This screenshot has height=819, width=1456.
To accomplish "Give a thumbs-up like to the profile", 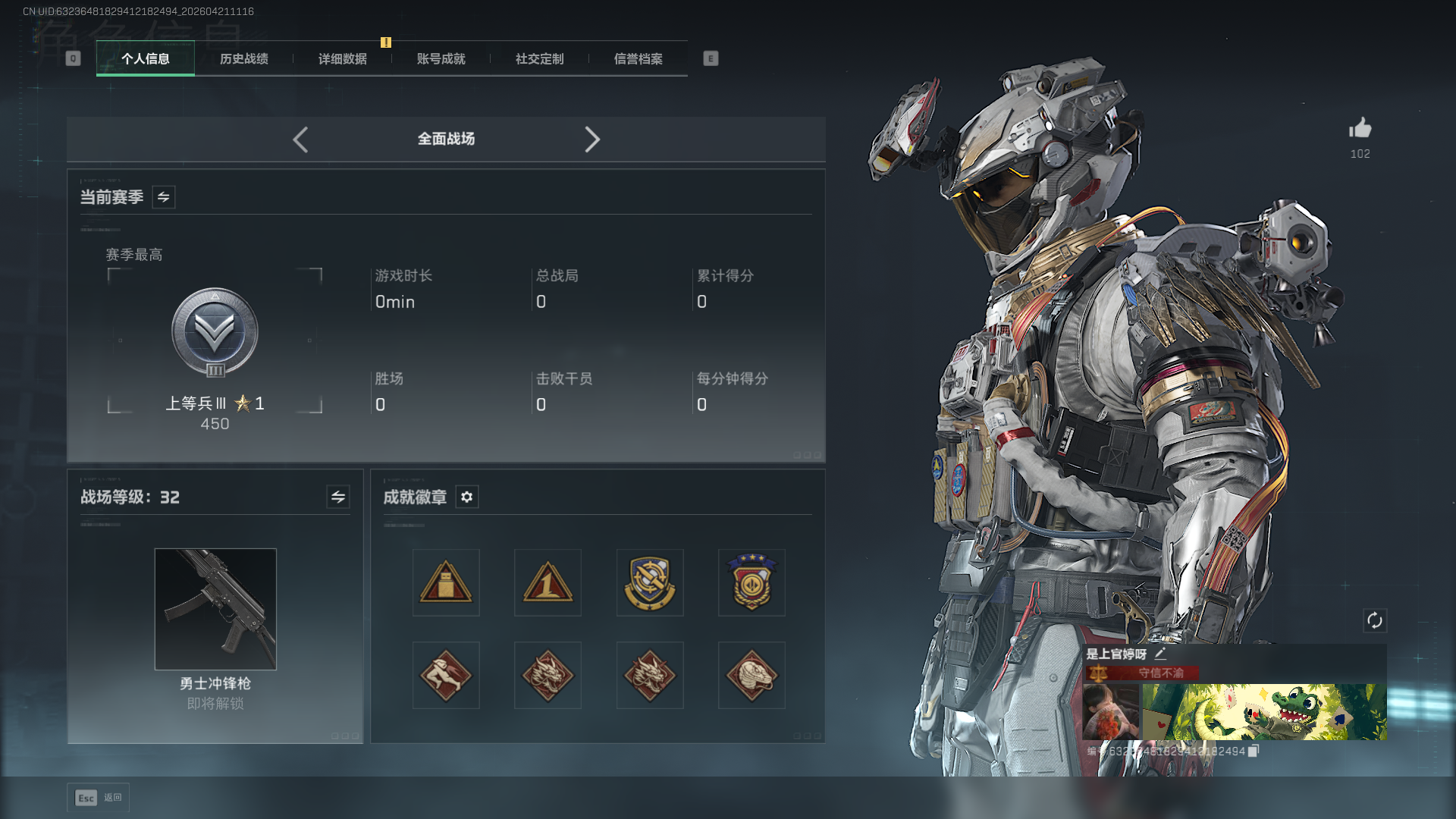I will [1360, 128].
